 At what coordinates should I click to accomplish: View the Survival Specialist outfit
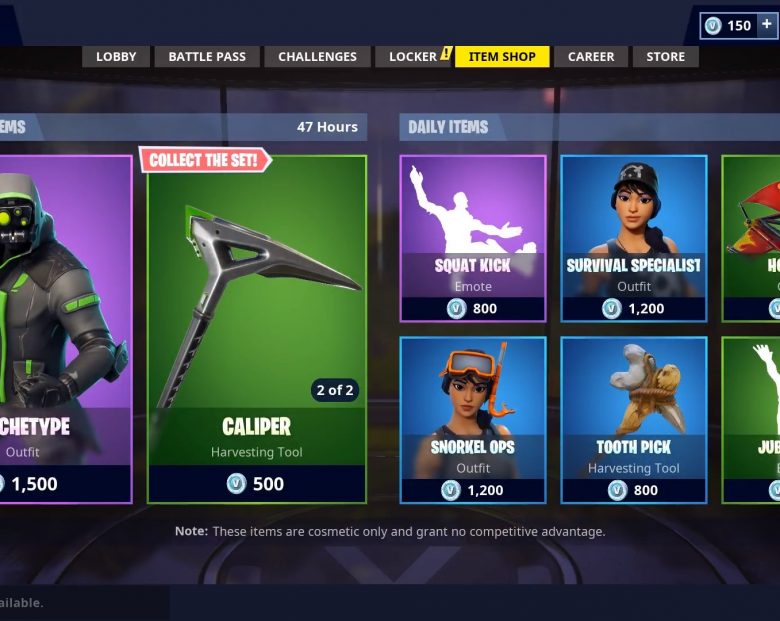click(634, 238)
